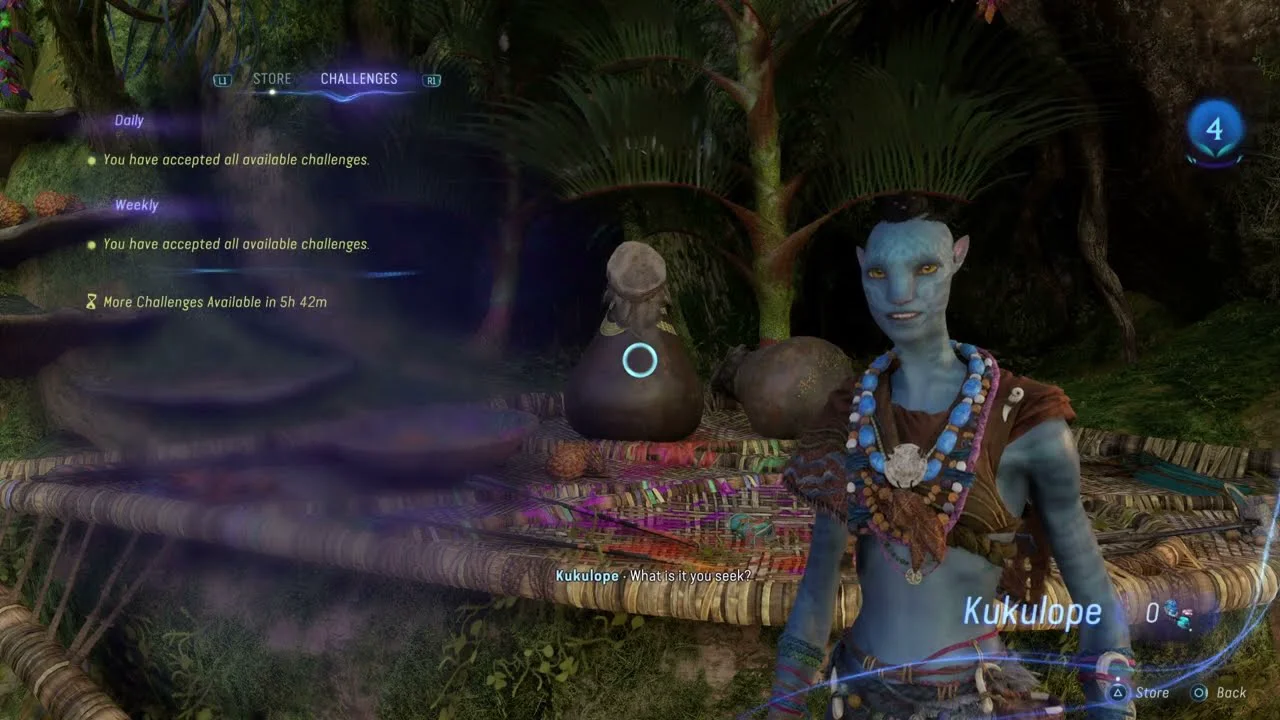Switch to the Store tab
Viewport: 1280px width, 720px height.
click(272, 79)
